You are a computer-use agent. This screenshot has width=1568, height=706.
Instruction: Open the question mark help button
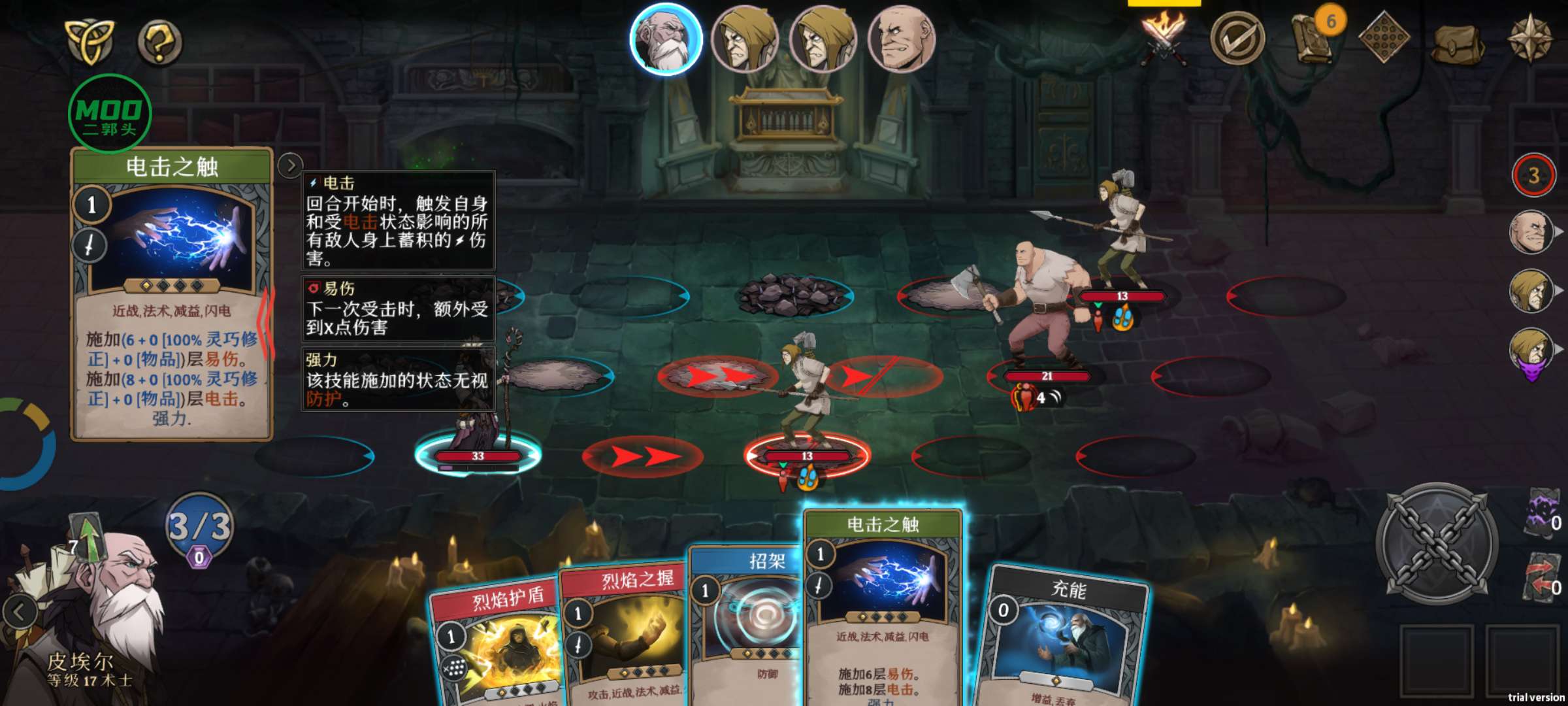(159, 42)
